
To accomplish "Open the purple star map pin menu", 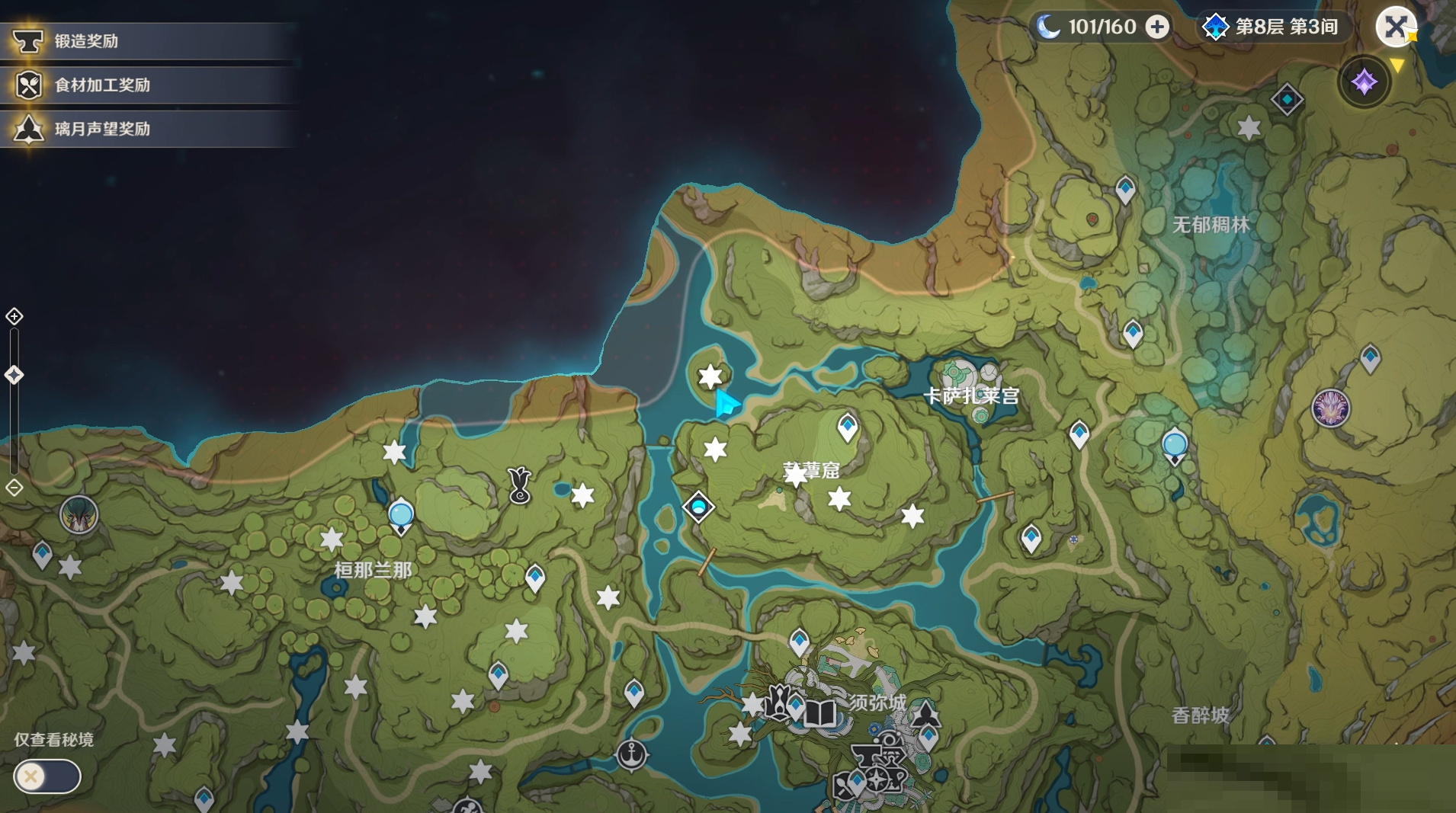I will (x=1364, y=82).
